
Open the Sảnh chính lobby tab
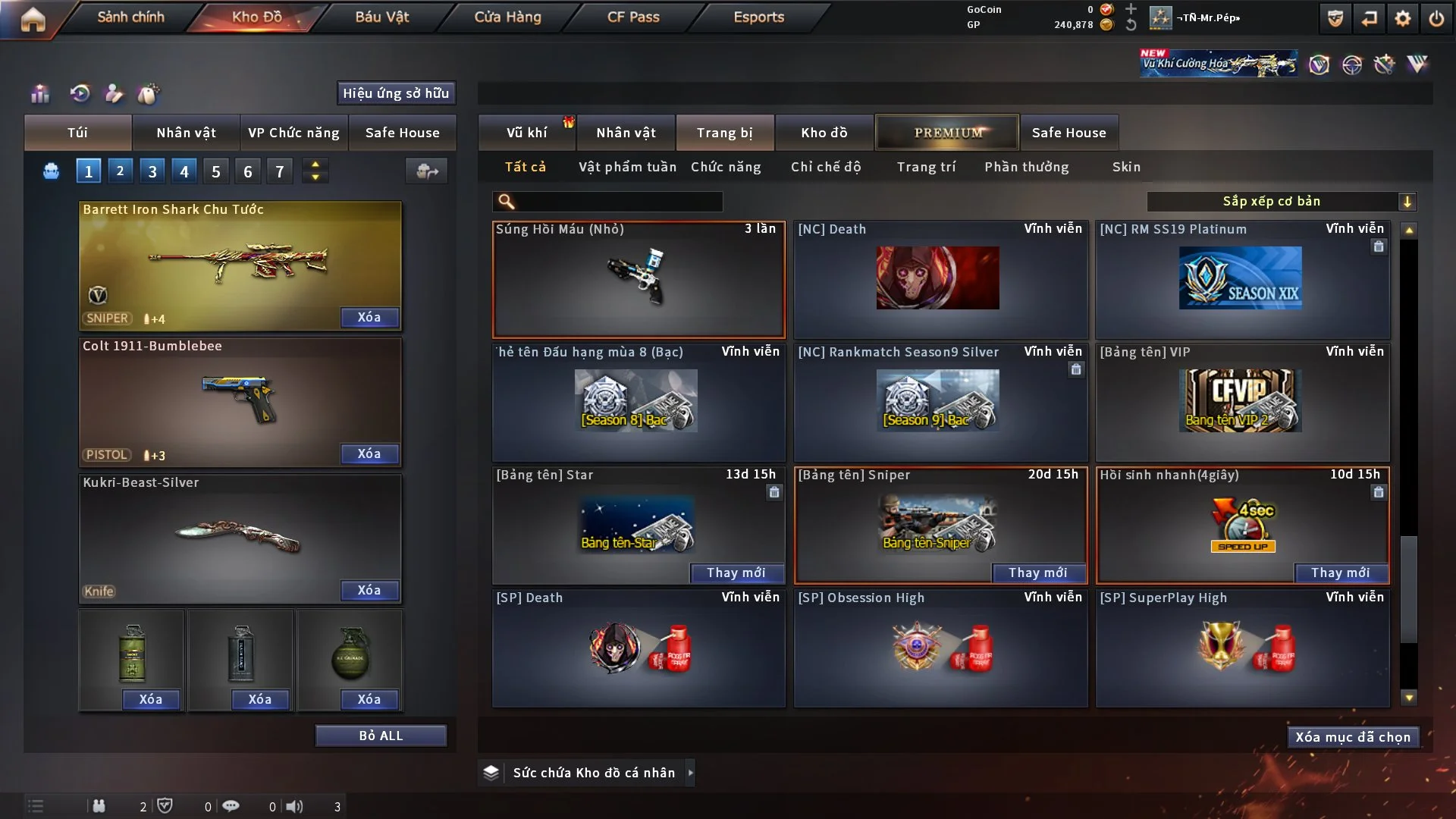click(x=130, y=17)
